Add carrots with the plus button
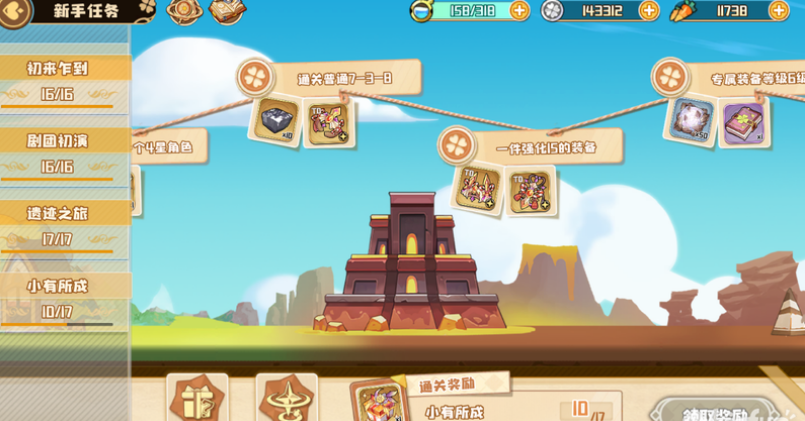This screenshot has height=421, width=805. click(x=778, y=11)
